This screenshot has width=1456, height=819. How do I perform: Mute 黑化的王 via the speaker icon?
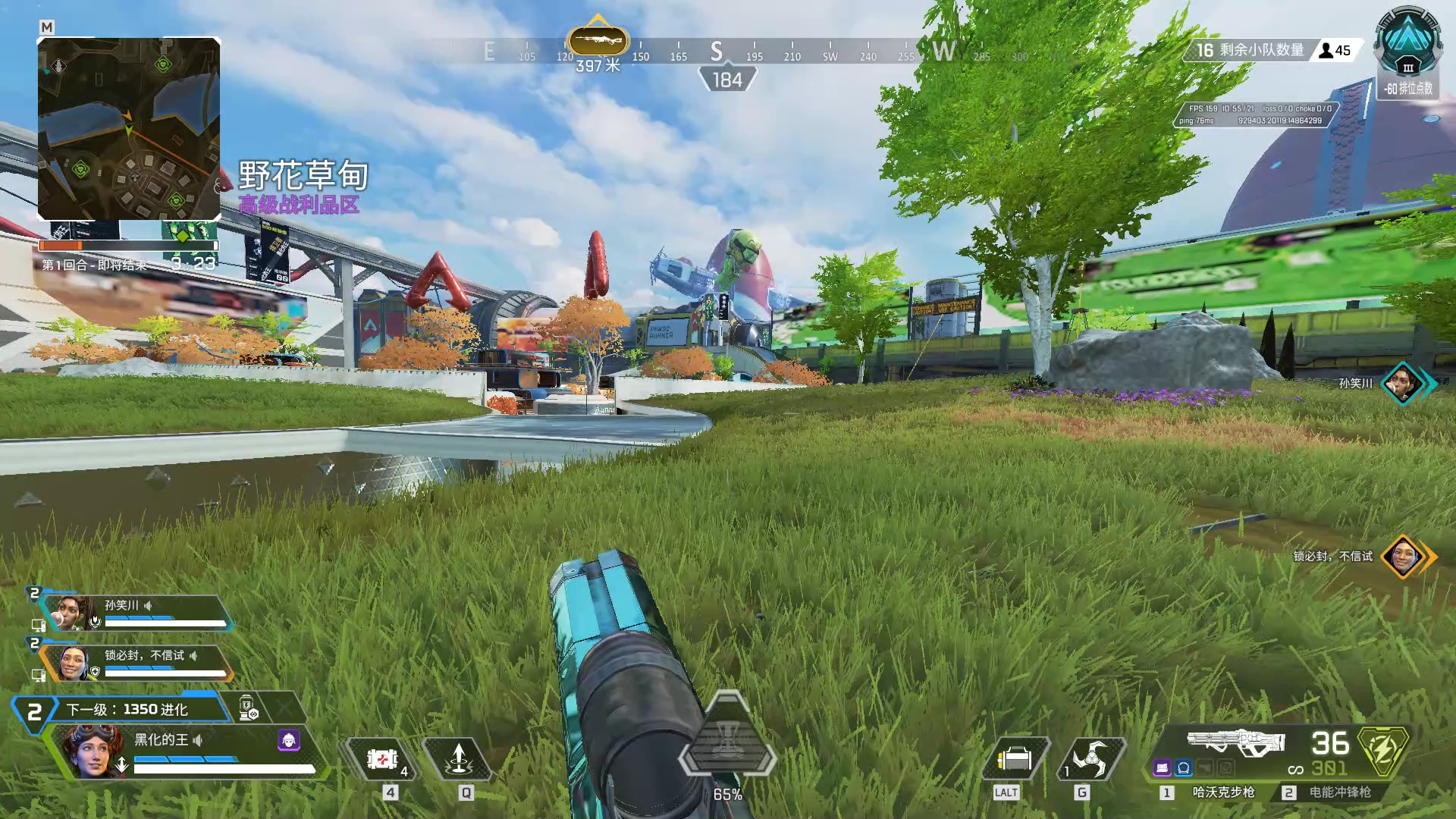pyautogui.click(x=196, y=742)
